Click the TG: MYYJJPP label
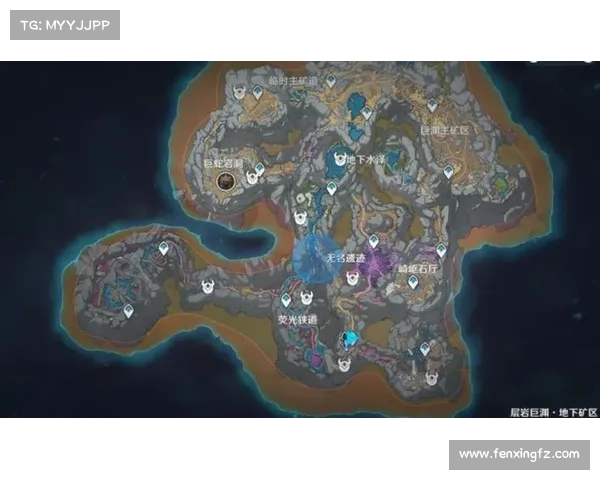 [64, 24]
